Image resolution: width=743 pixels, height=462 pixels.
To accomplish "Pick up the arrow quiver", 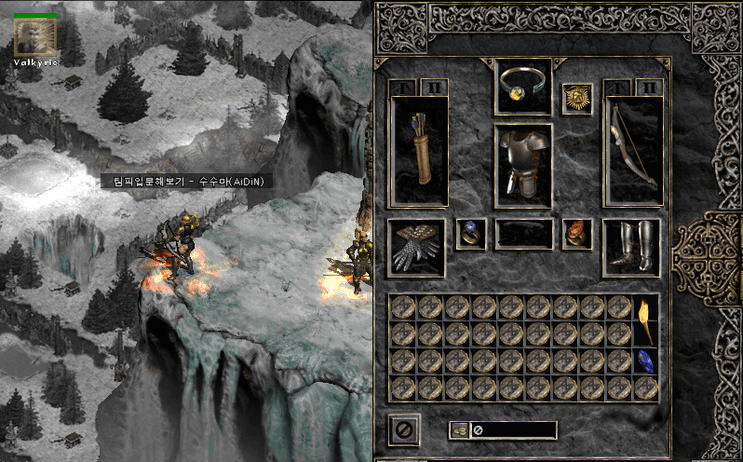I will [417, 152].
